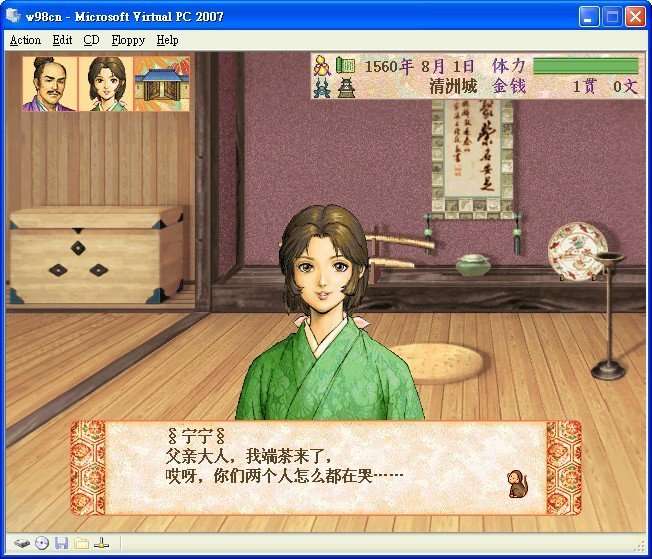The width and height of the screenshot is (652, 559).
Task: Click the green scroll icon beside the date
Action: point(345,66)
